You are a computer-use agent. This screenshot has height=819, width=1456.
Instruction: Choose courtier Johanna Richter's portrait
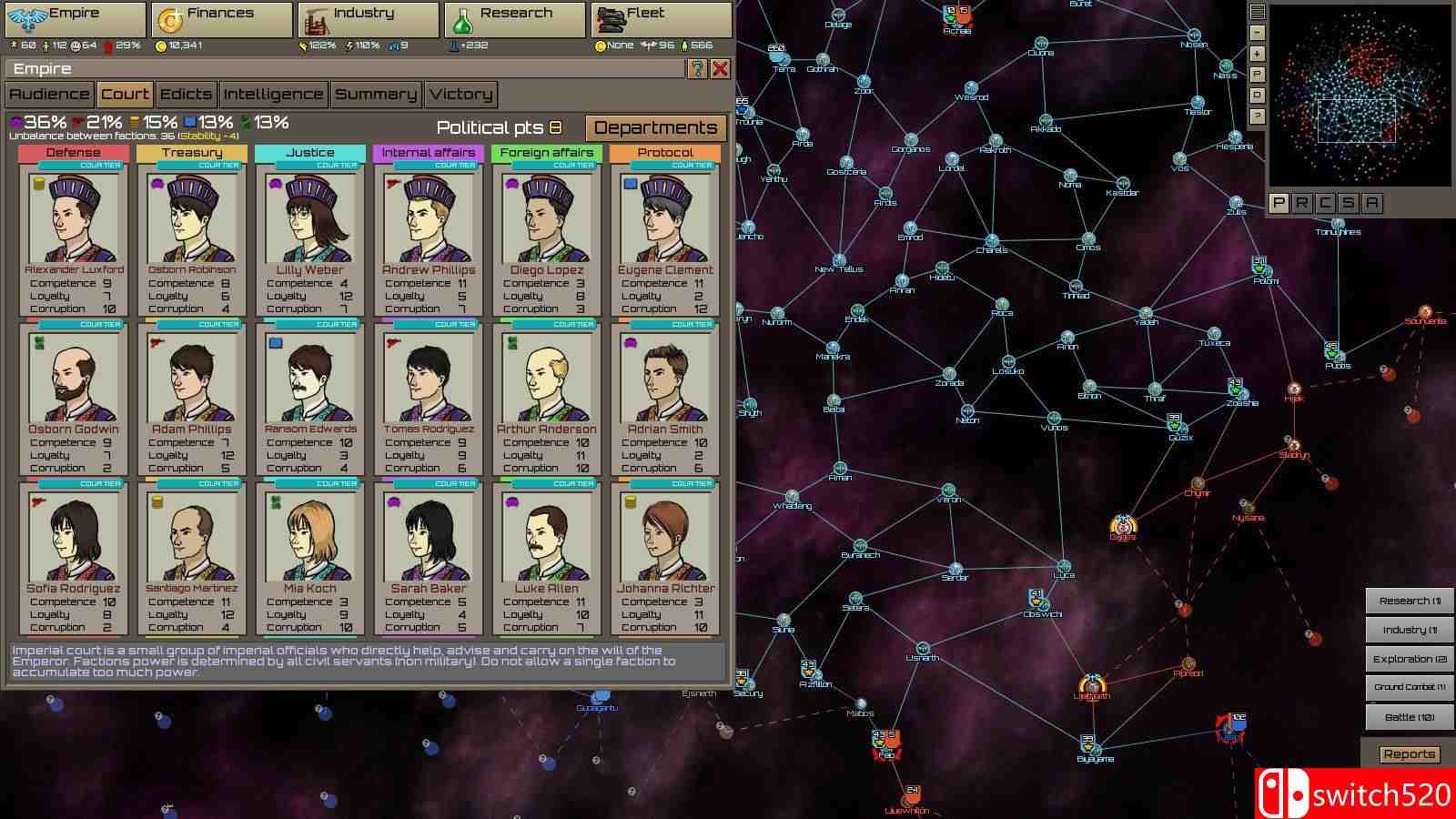665,538
